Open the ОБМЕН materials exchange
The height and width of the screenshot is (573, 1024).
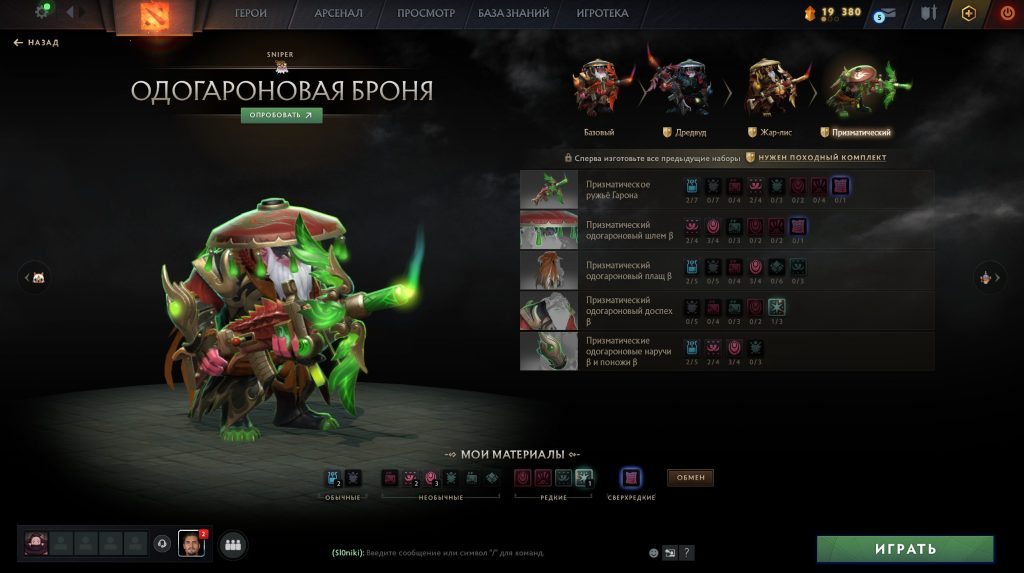click(x=690, y=478)
